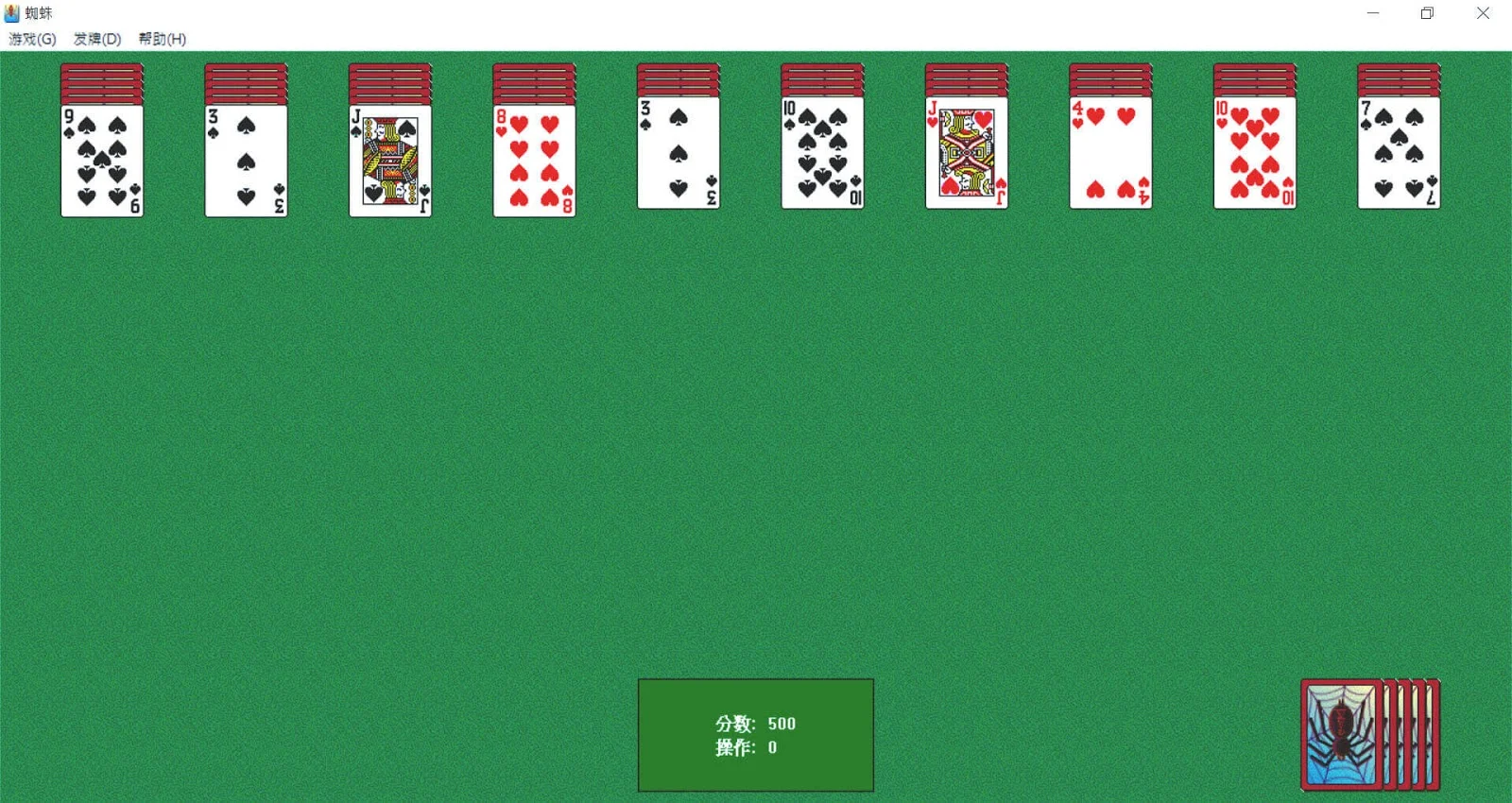Select the 4 of hearts card
Viewport: 1512px width, 803px height.
[1110, 156]
